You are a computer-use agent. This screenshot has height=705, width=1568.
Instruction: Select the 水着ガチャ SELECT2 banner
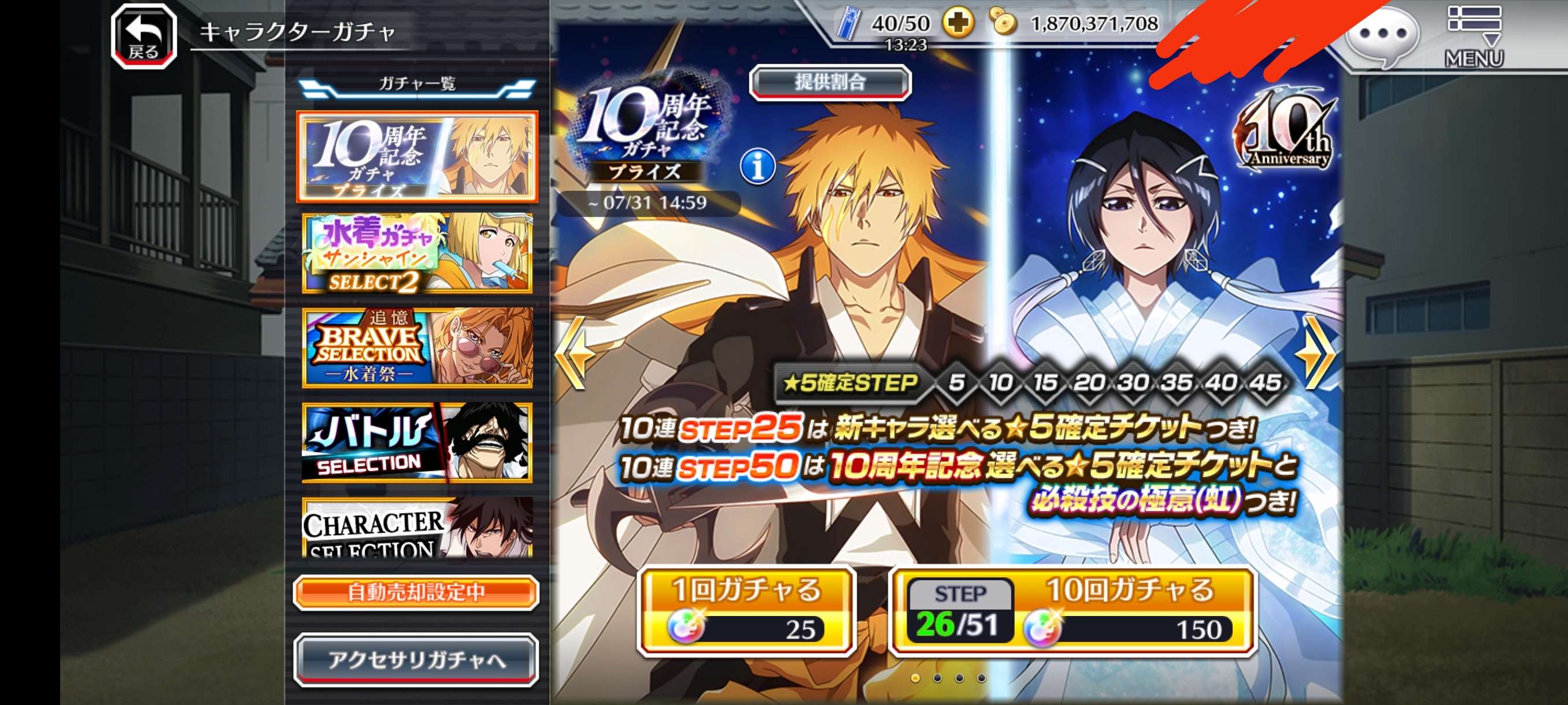coord(417,253)
